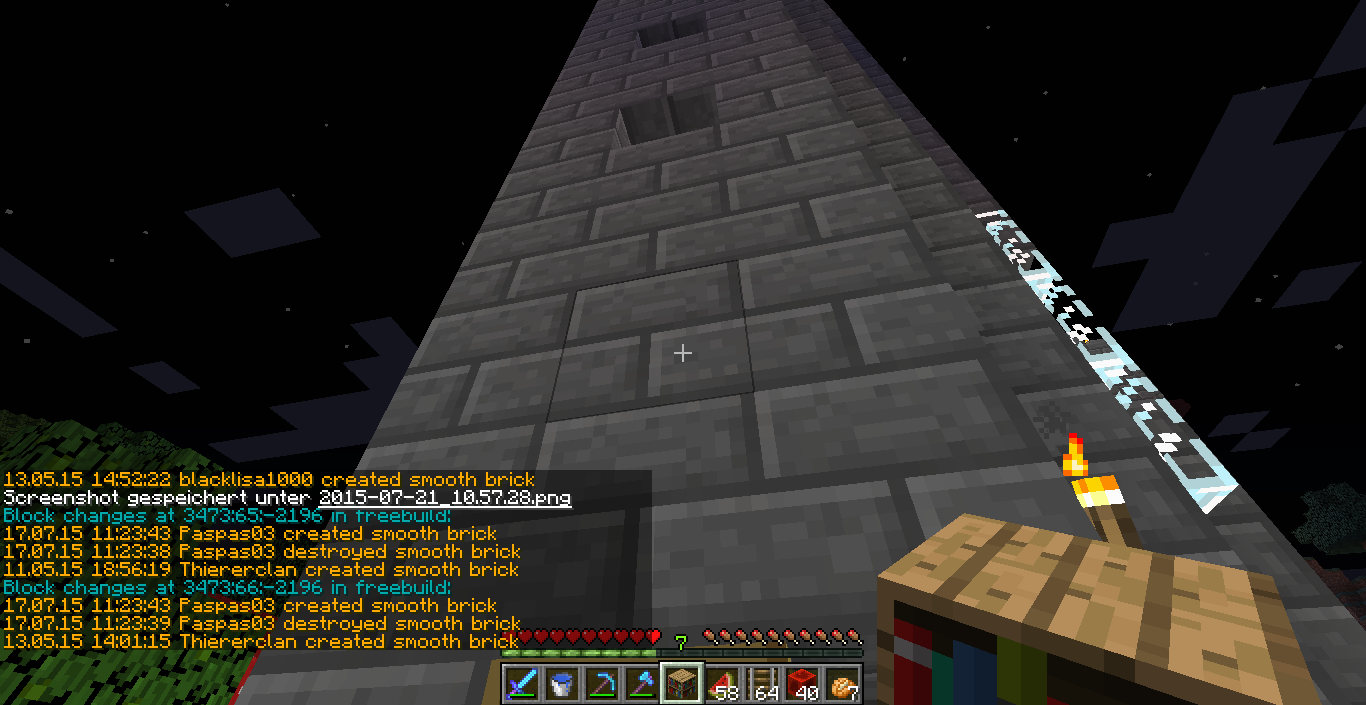Image resolution: width=1366 pixels, height=705 pixels.
Task: Select the diamond sword hotbar slot
Action: pyautogui.click(x=523, y=684)
